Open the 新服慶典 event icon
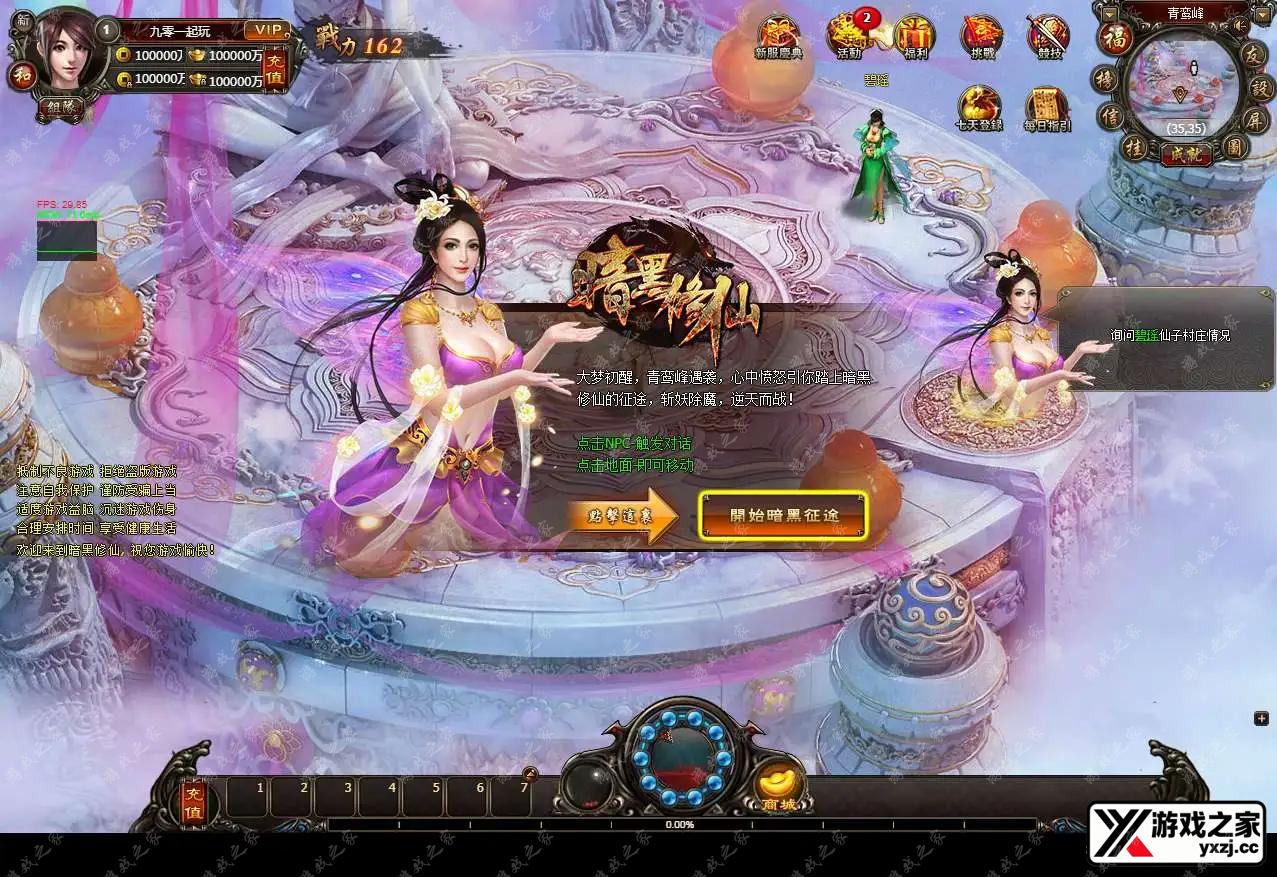 778,37
